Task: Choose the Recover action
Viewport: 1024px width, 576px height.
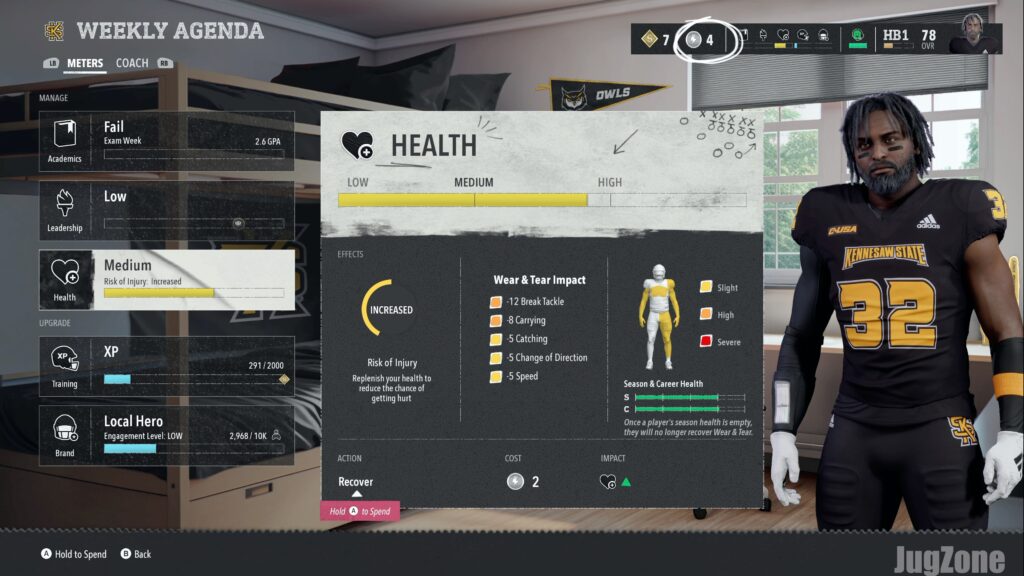Action: [x=356, y=482]
